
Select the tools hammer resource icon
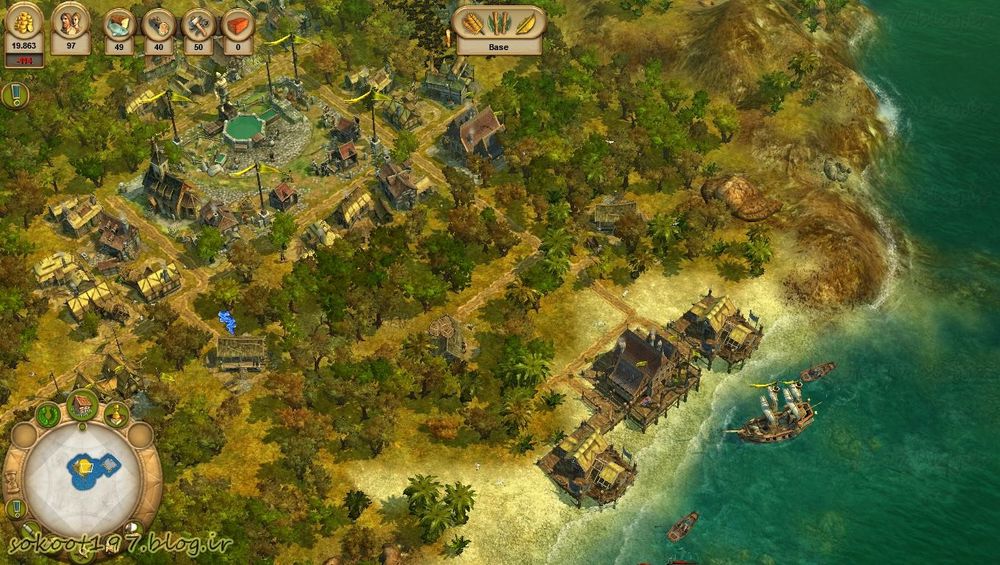click(x=198, y=28)
